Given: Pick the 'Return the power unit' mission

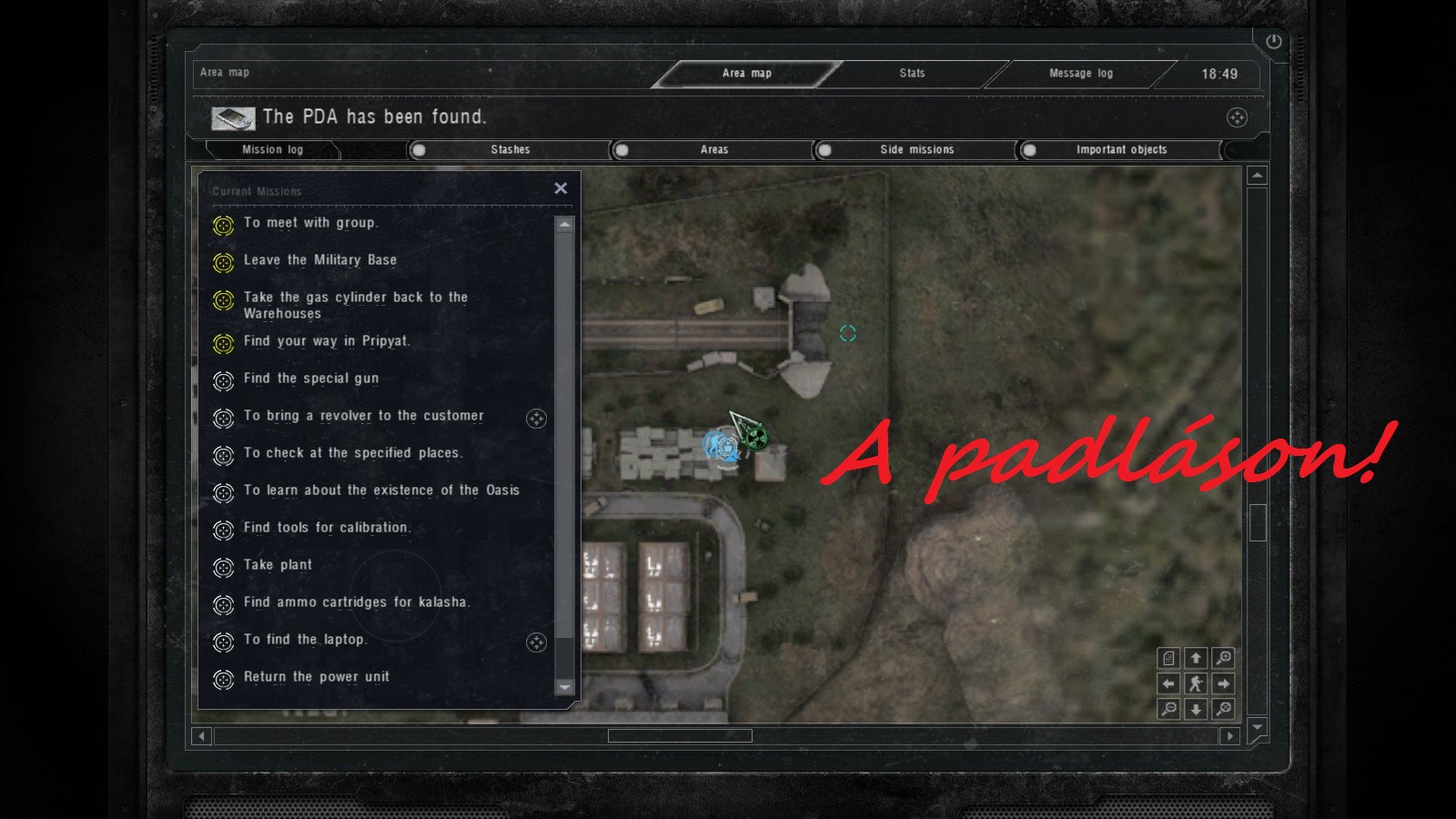Looking at the screenshot, I should [x=316, y=677].
